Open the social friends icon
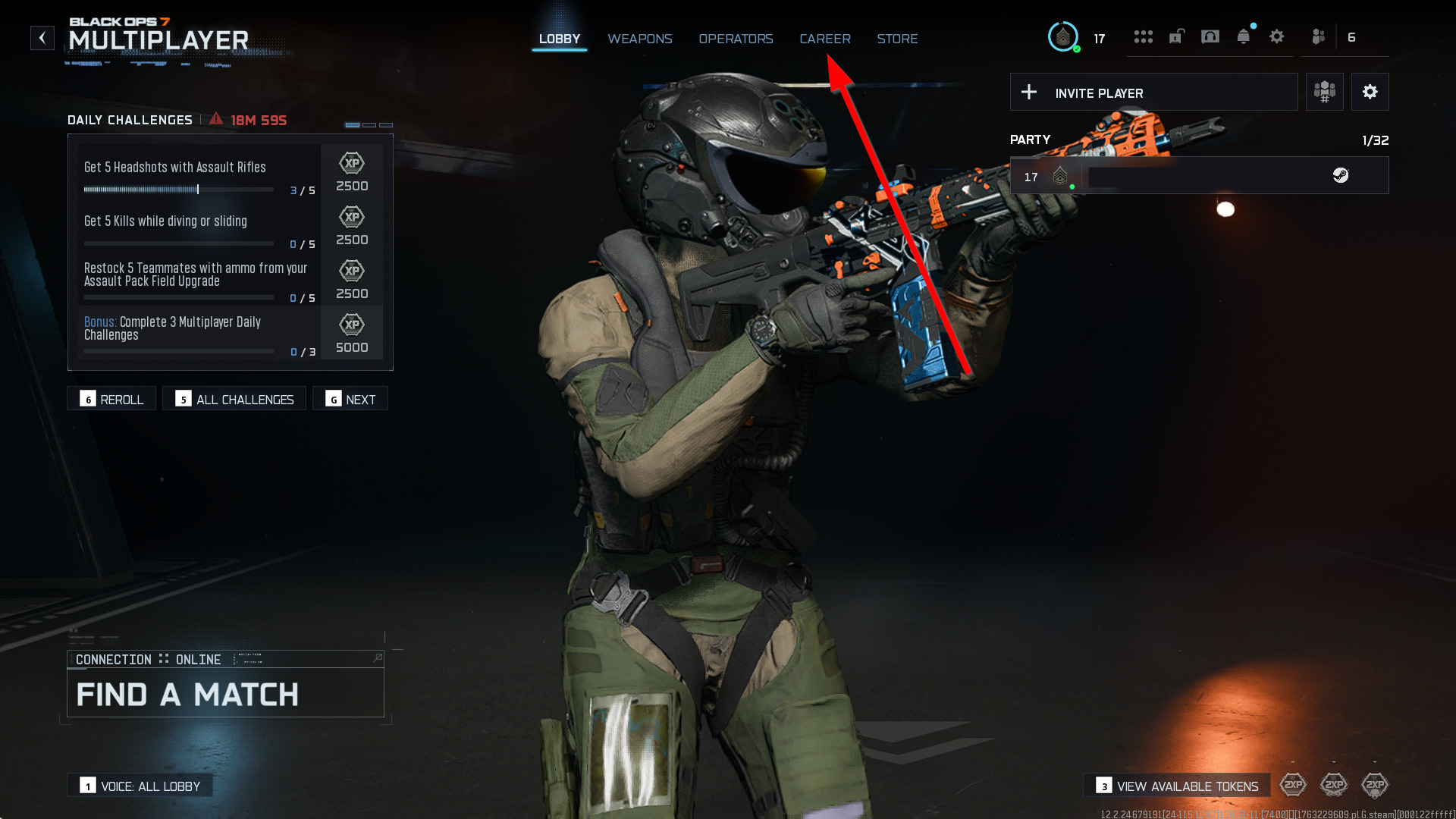This screenshot has width=1456, height=819. pyautogui.click(x=1319, y=37)
